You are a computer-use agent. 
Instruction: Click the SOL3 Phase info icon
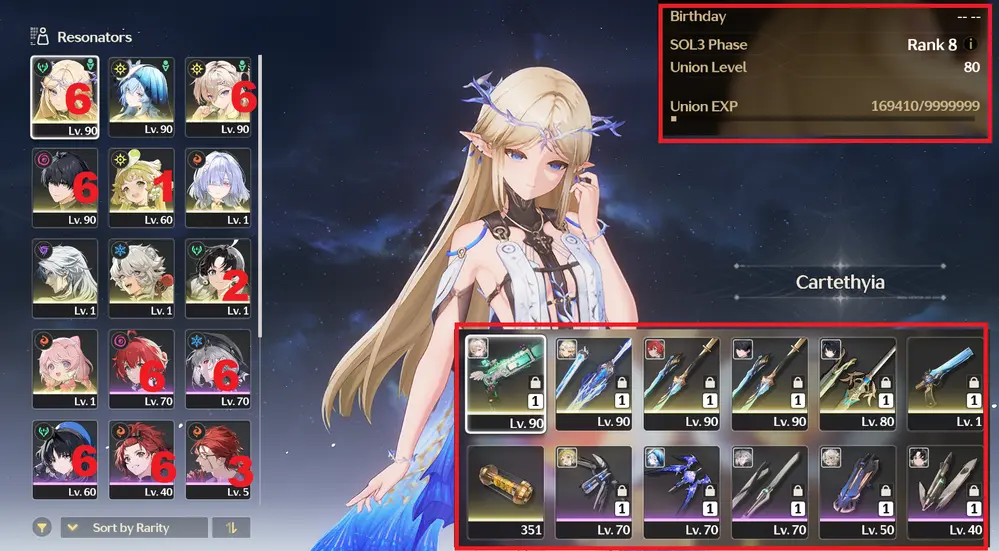(x=970, y=45)
